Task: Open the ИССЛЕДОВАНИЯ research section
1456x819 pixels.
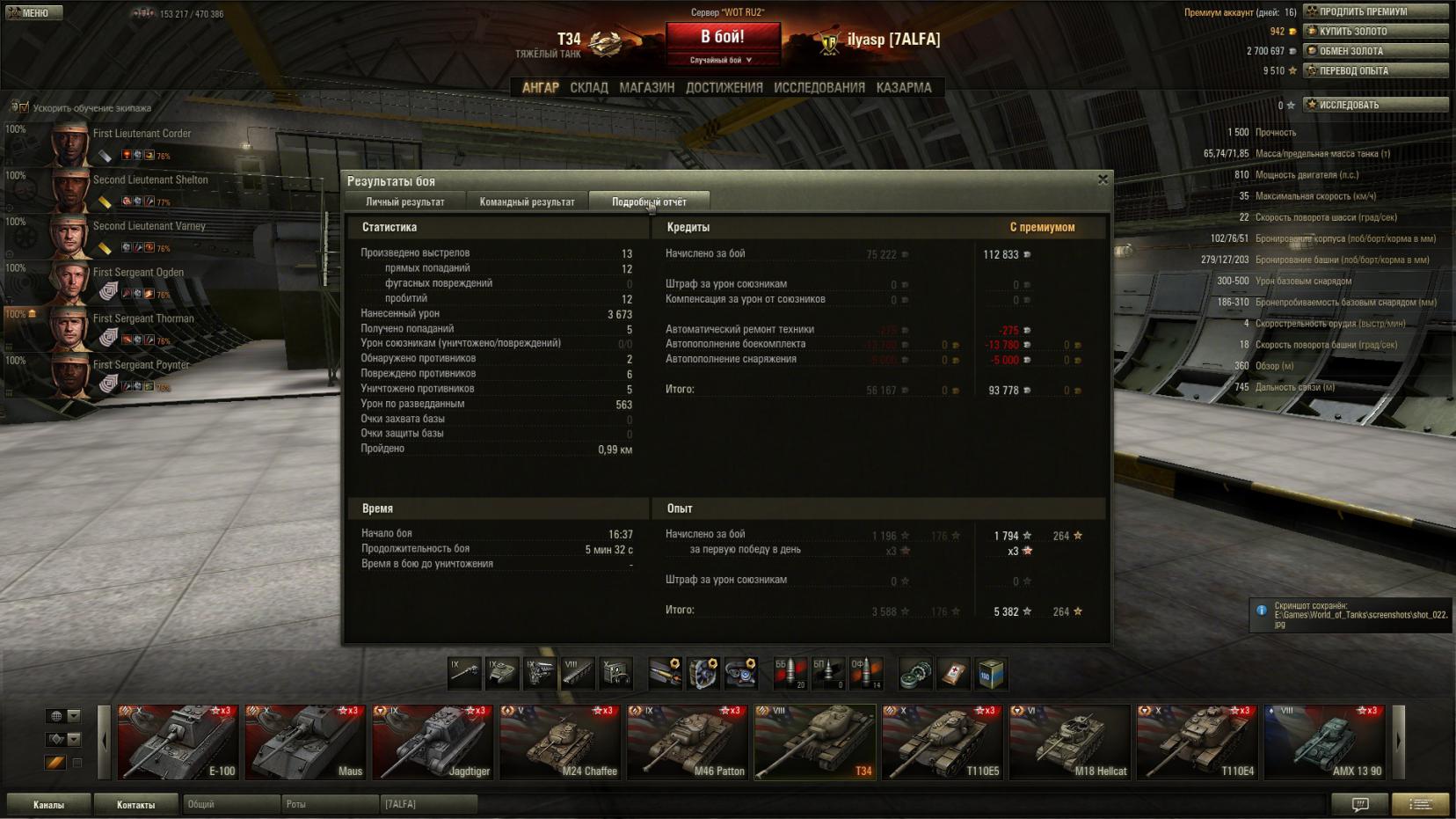Action: (x=819, y=88)
